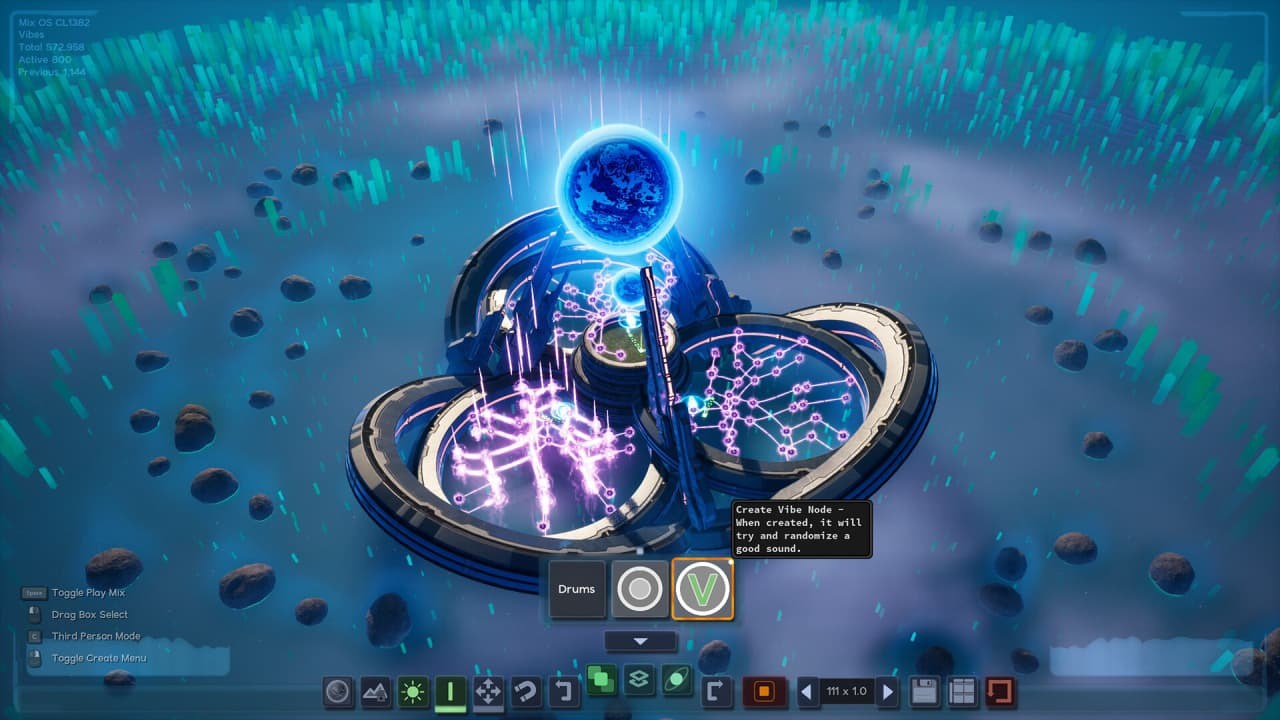
Task: Select the Drums category label
Action: click(577, 589)
